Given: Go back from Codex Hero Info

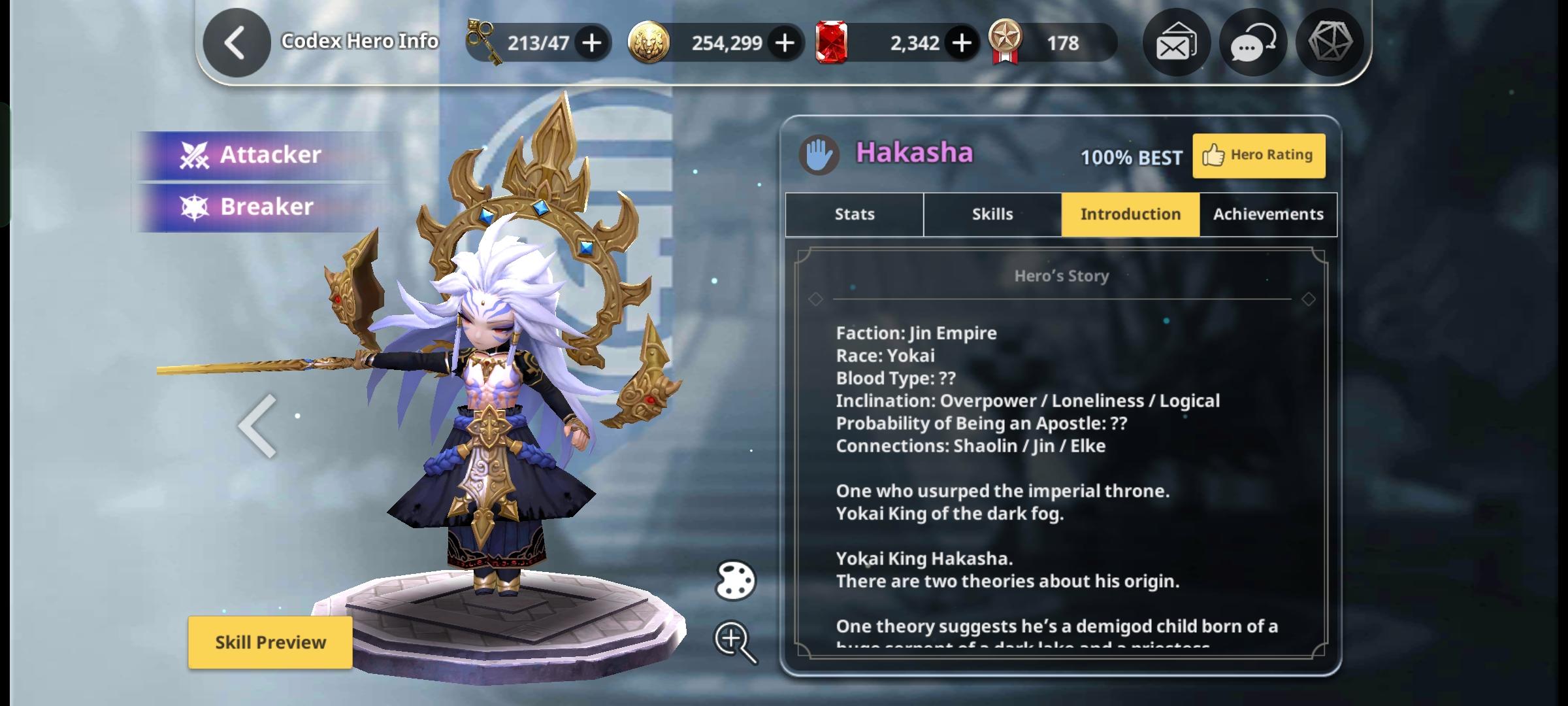Looking at the screenshot, I should coord(236,43).
